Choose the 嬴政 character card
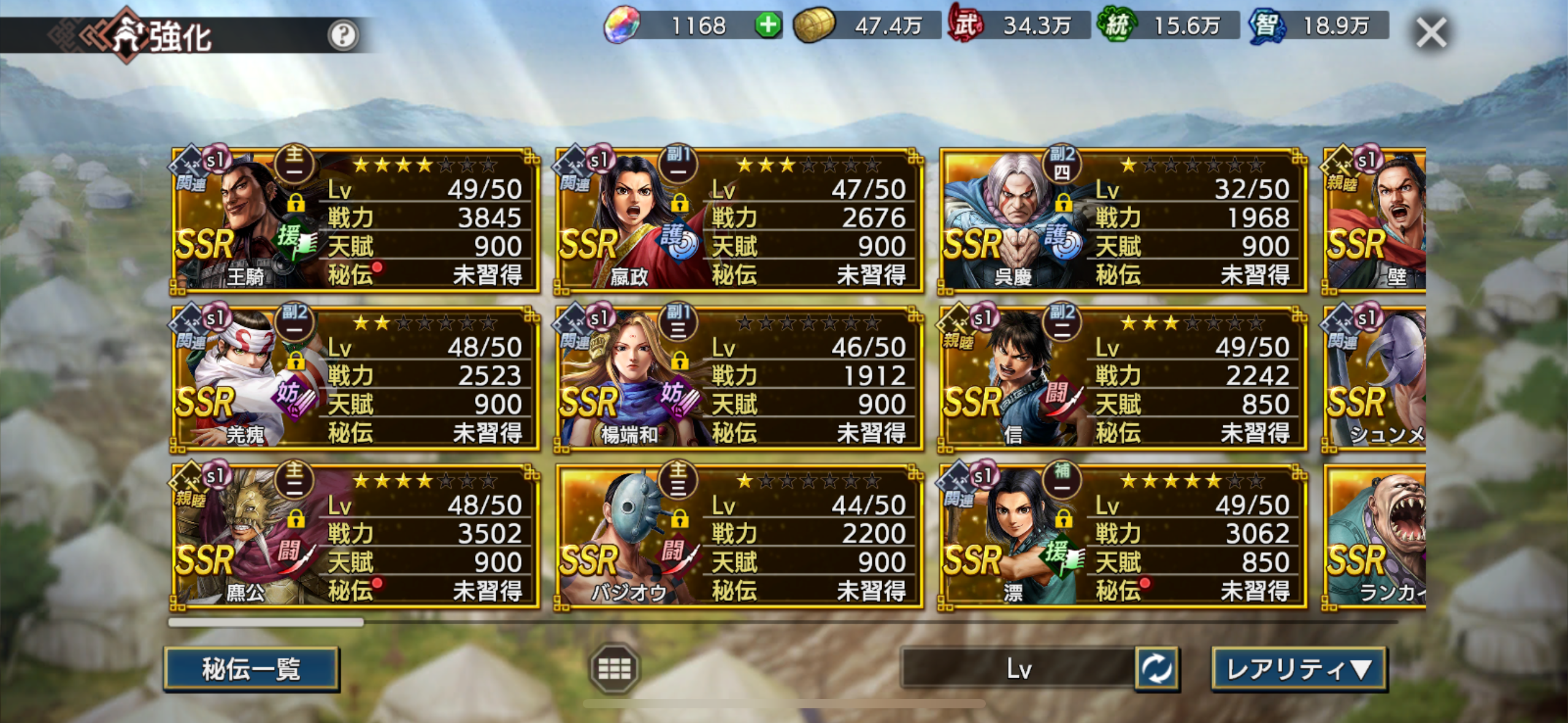The height and width of the screenshot is (723, 1568). pyautogui.click(x=739, y=221)
